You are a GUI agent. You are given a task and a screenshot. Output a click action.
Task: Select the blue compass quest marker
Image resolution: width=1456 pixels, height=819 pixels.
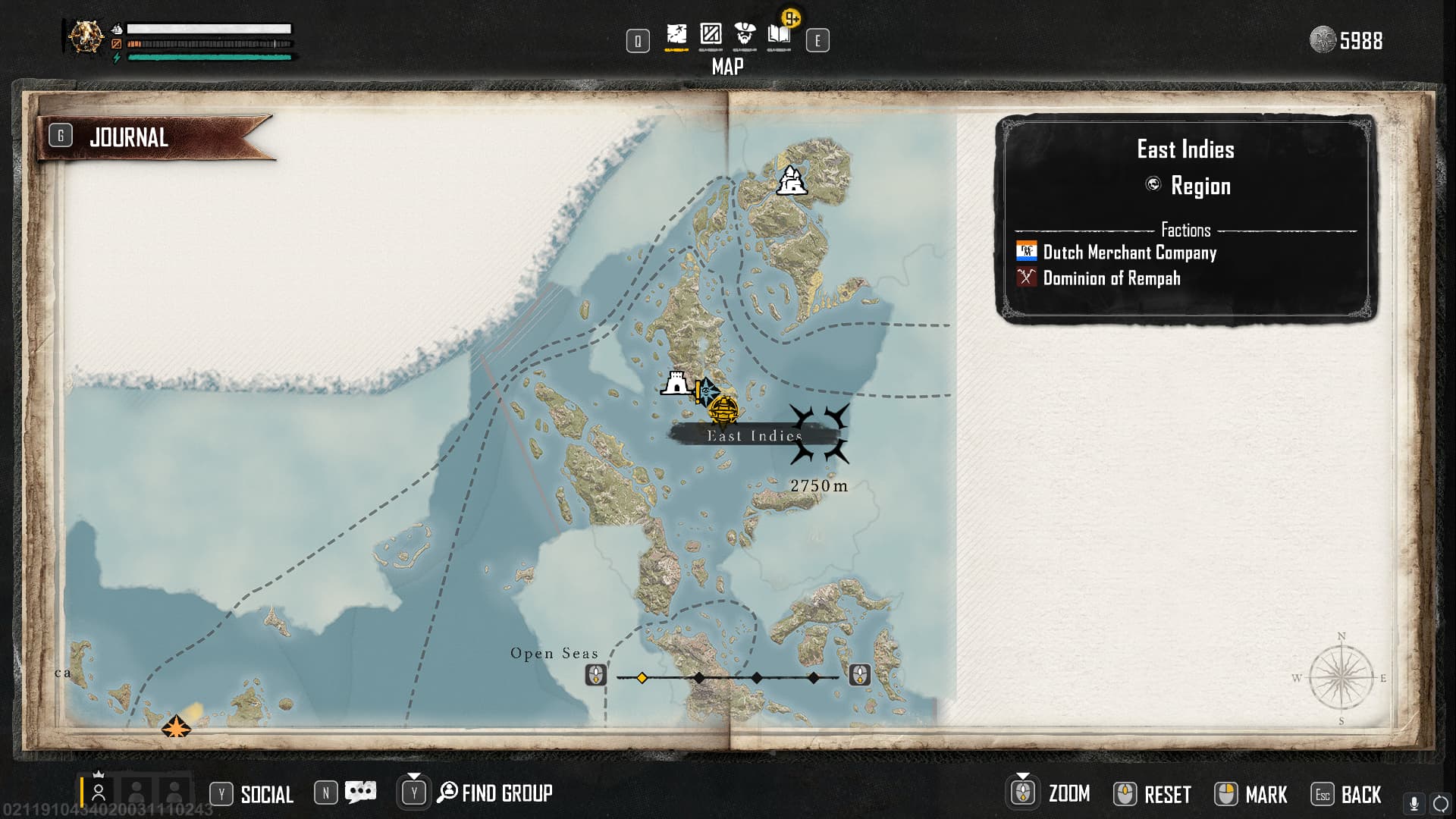(707, 391)
